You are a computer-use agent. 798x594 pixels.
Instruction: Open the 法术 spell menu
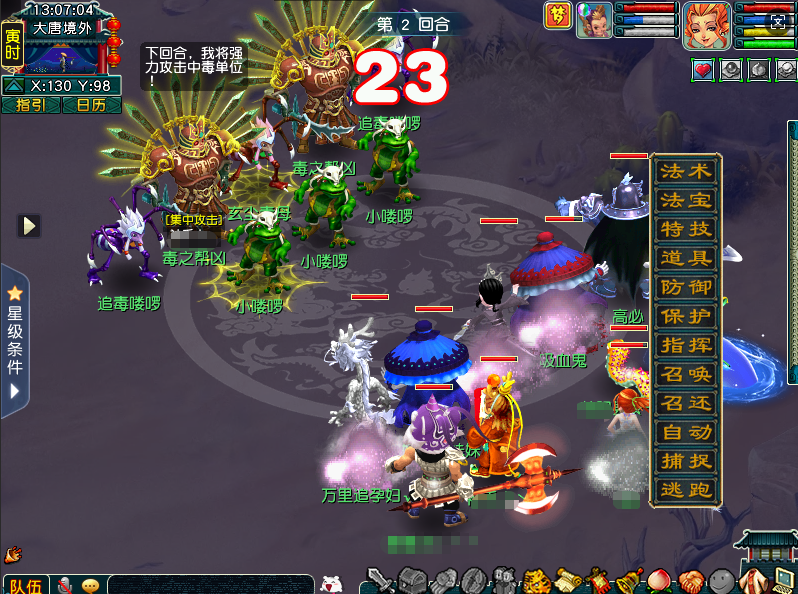[x=685, y=172]
